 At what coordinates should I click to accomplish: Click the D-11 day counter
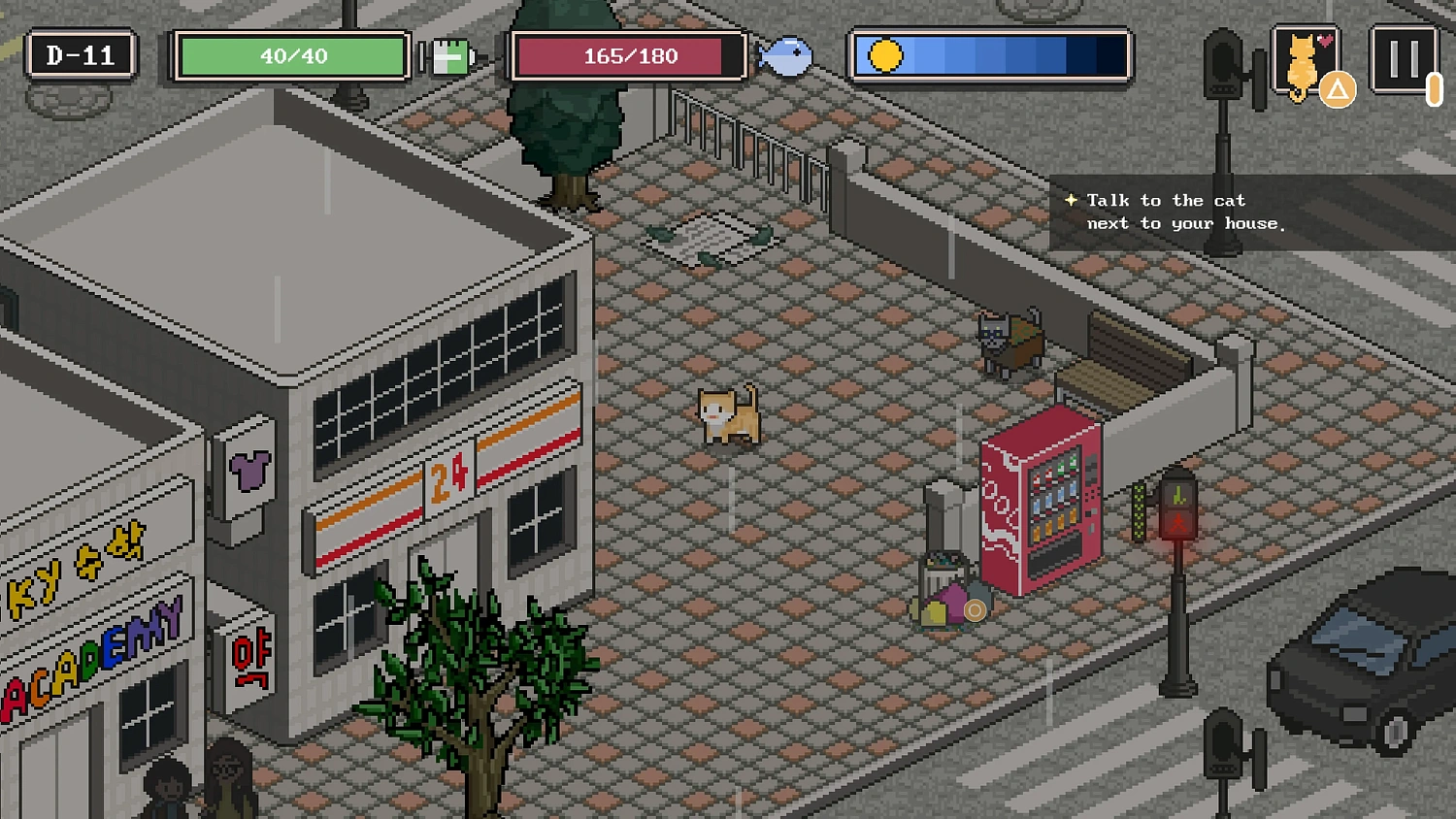click(x=81, y=55)
